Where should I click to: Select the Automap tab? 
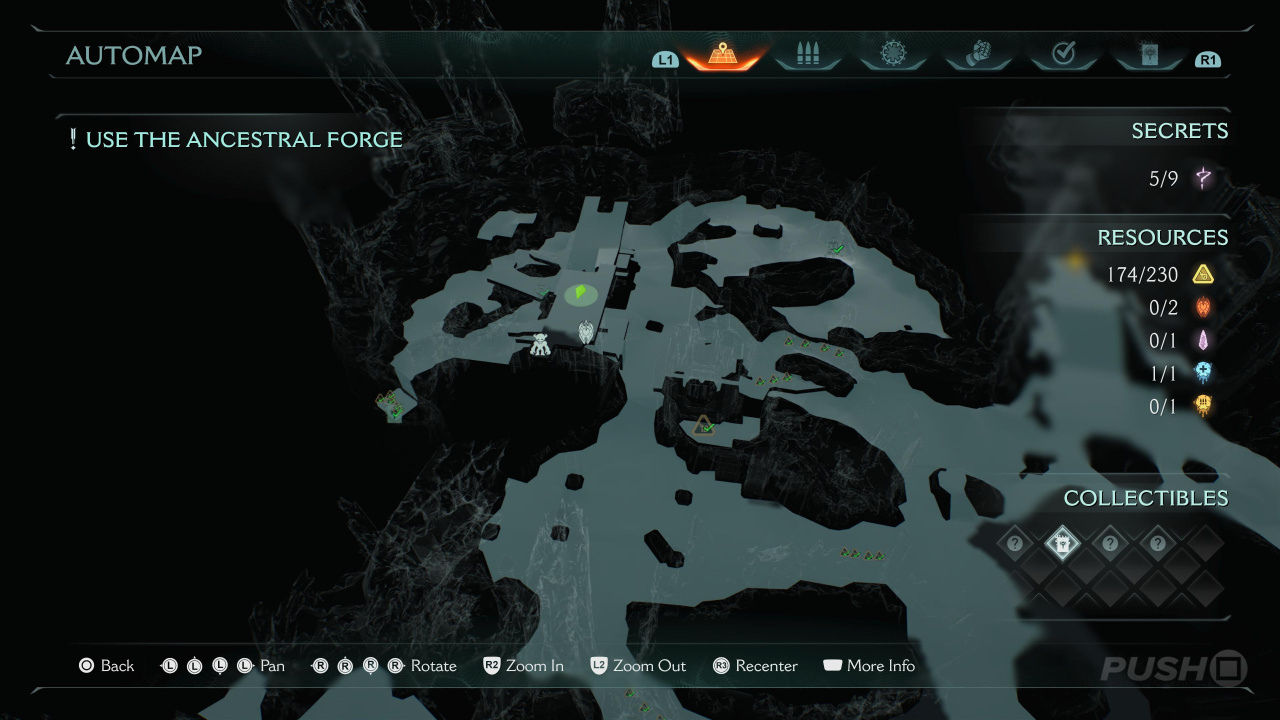722,55
